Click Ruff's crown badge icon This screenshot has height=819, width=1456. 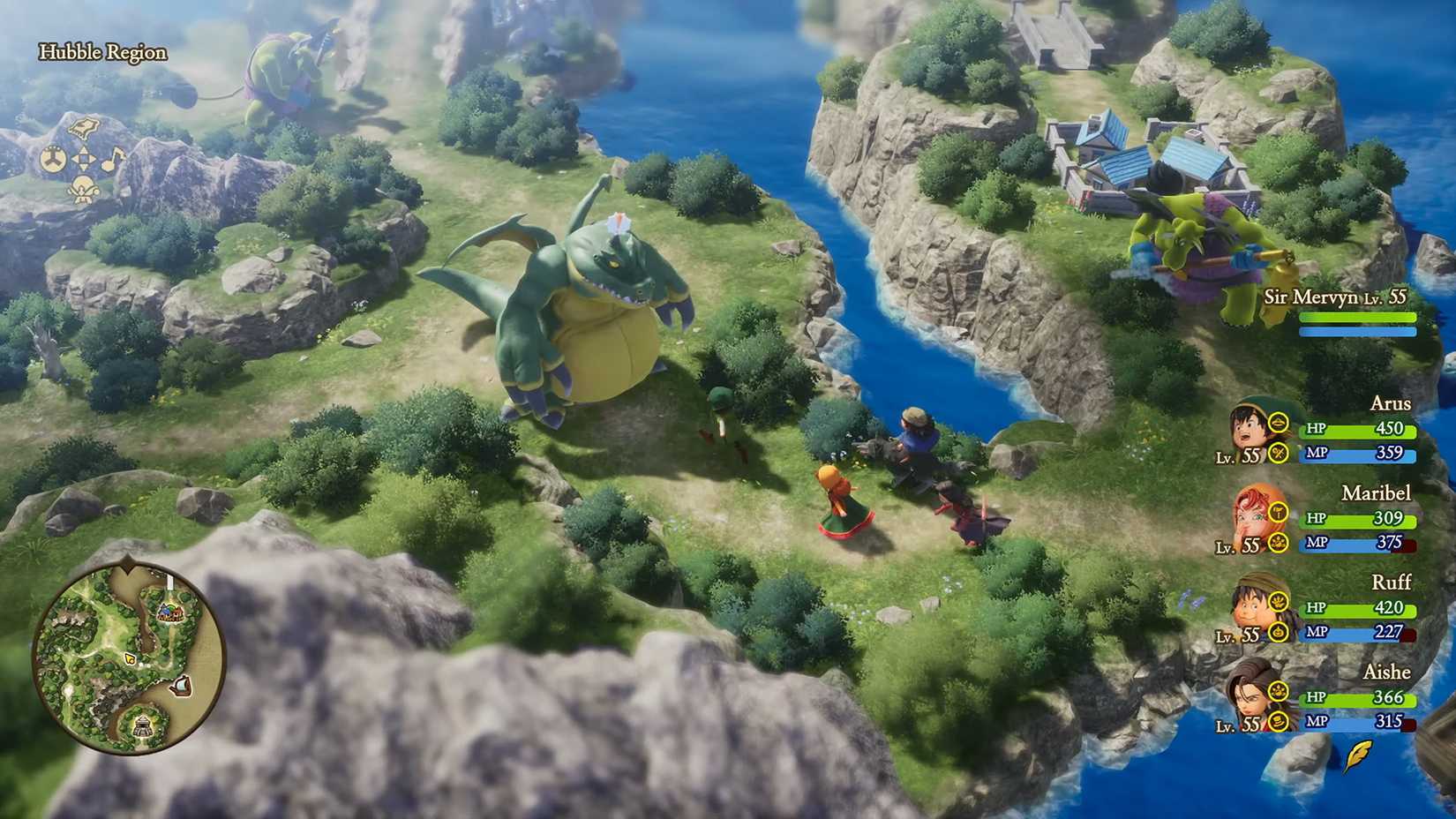(1279, 599)
